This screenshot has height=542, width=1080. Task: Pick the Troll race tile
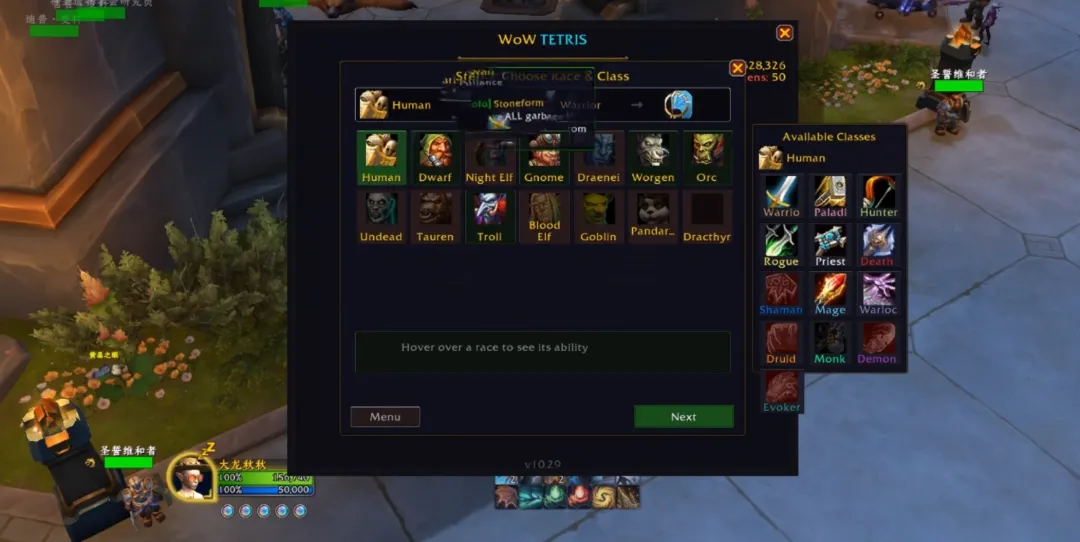click(x=490, y=216)
